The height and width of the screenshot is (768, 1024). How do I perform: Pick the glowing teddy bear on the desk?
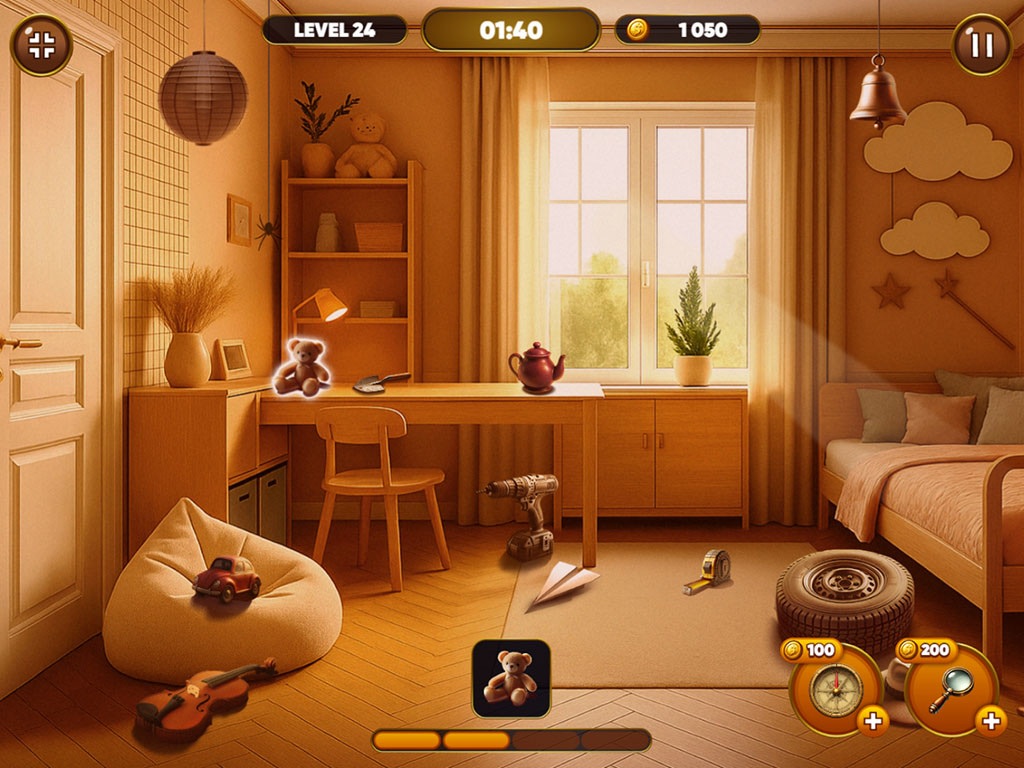(x=302, y=367)
